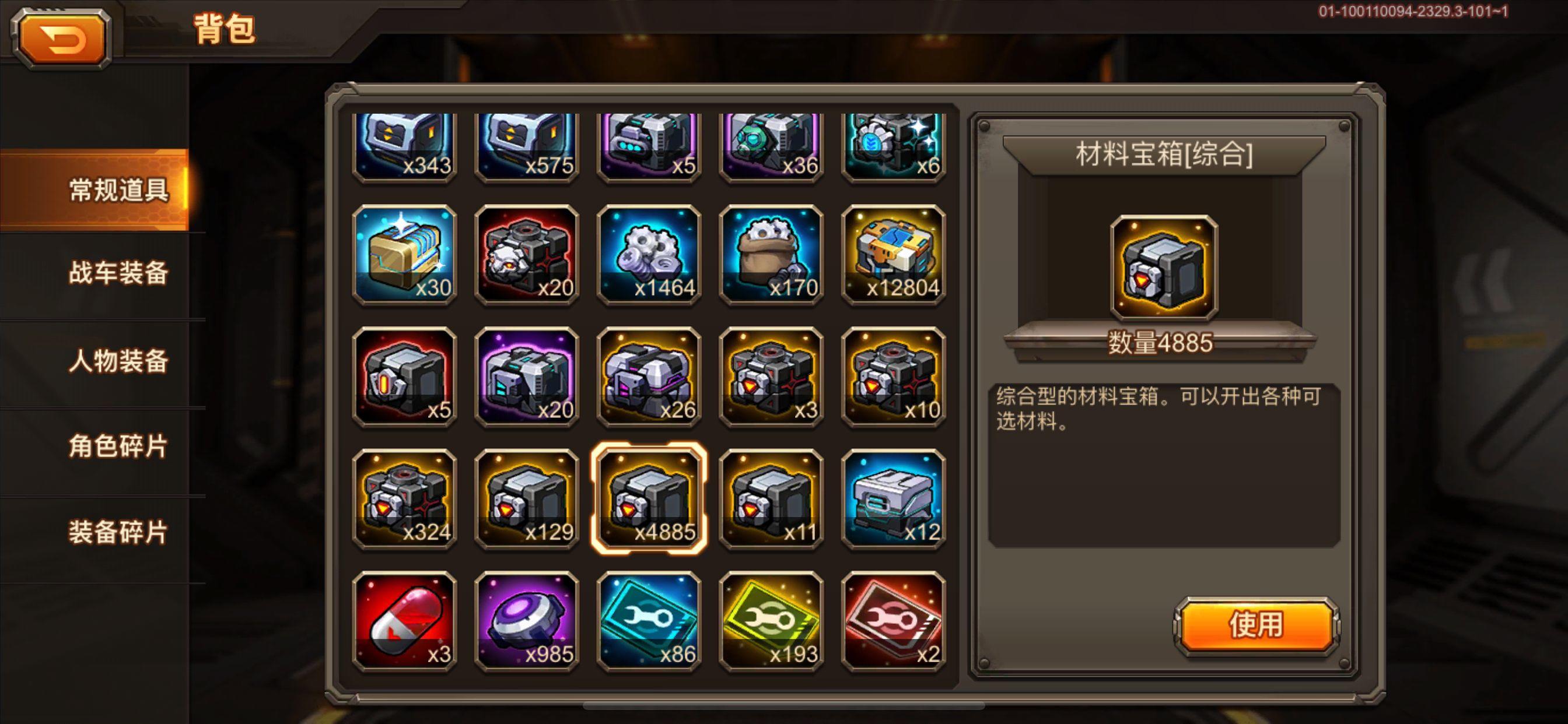Select the golden crate item with x30
This screenshot has width=1568, height=724.
405,255
